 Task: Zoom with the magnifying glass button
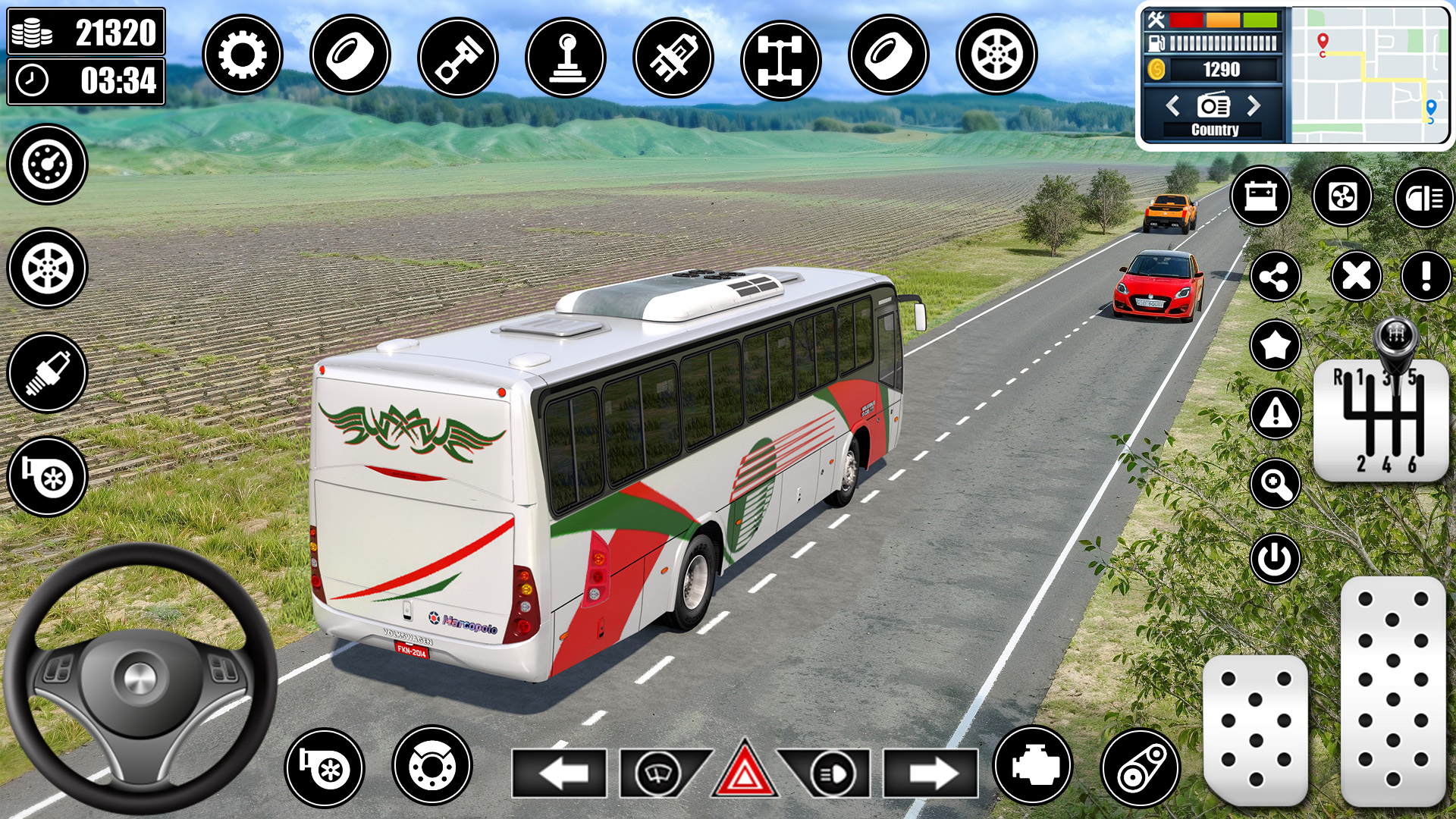[x=1275, y=484]
